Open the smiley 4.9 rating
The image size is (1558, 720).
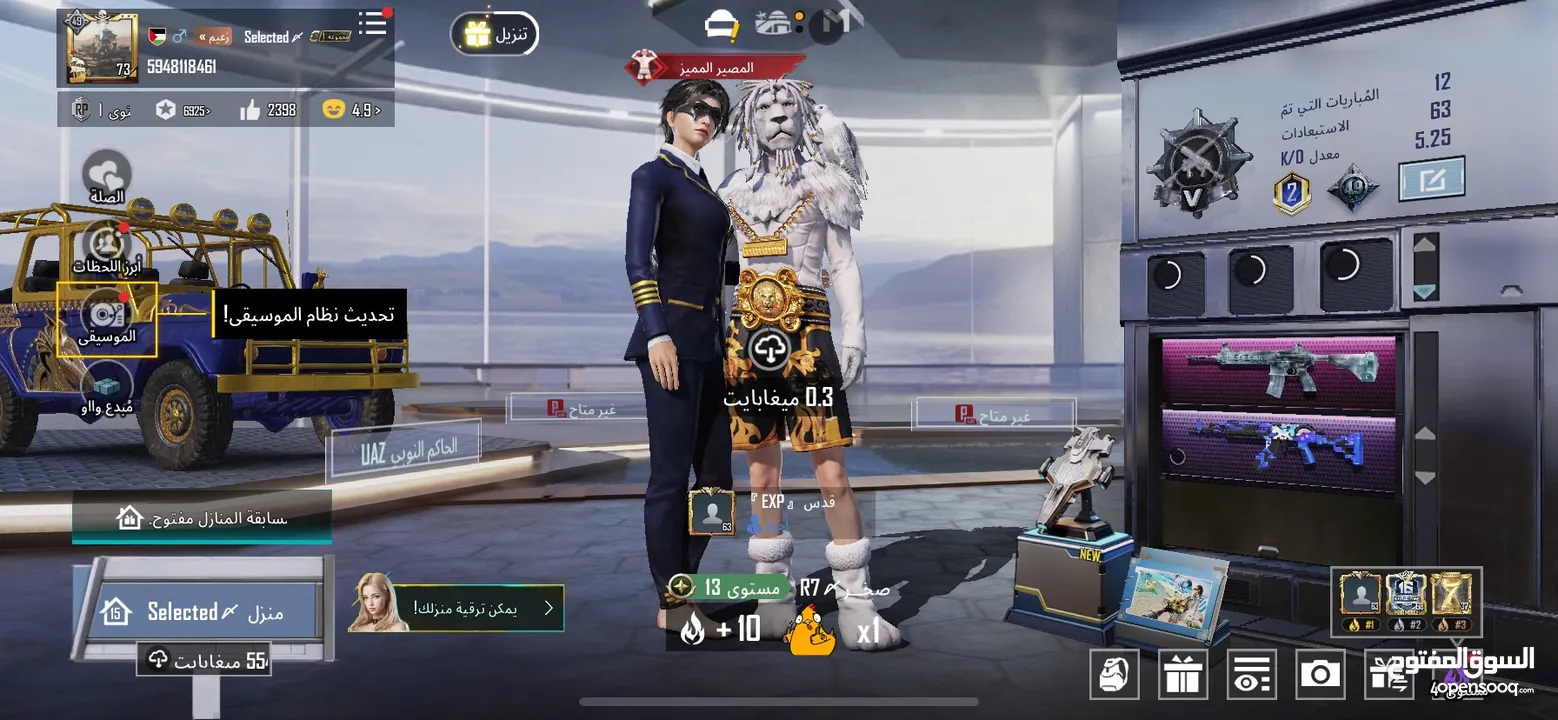pyautogui.click(x=352, y=110)
